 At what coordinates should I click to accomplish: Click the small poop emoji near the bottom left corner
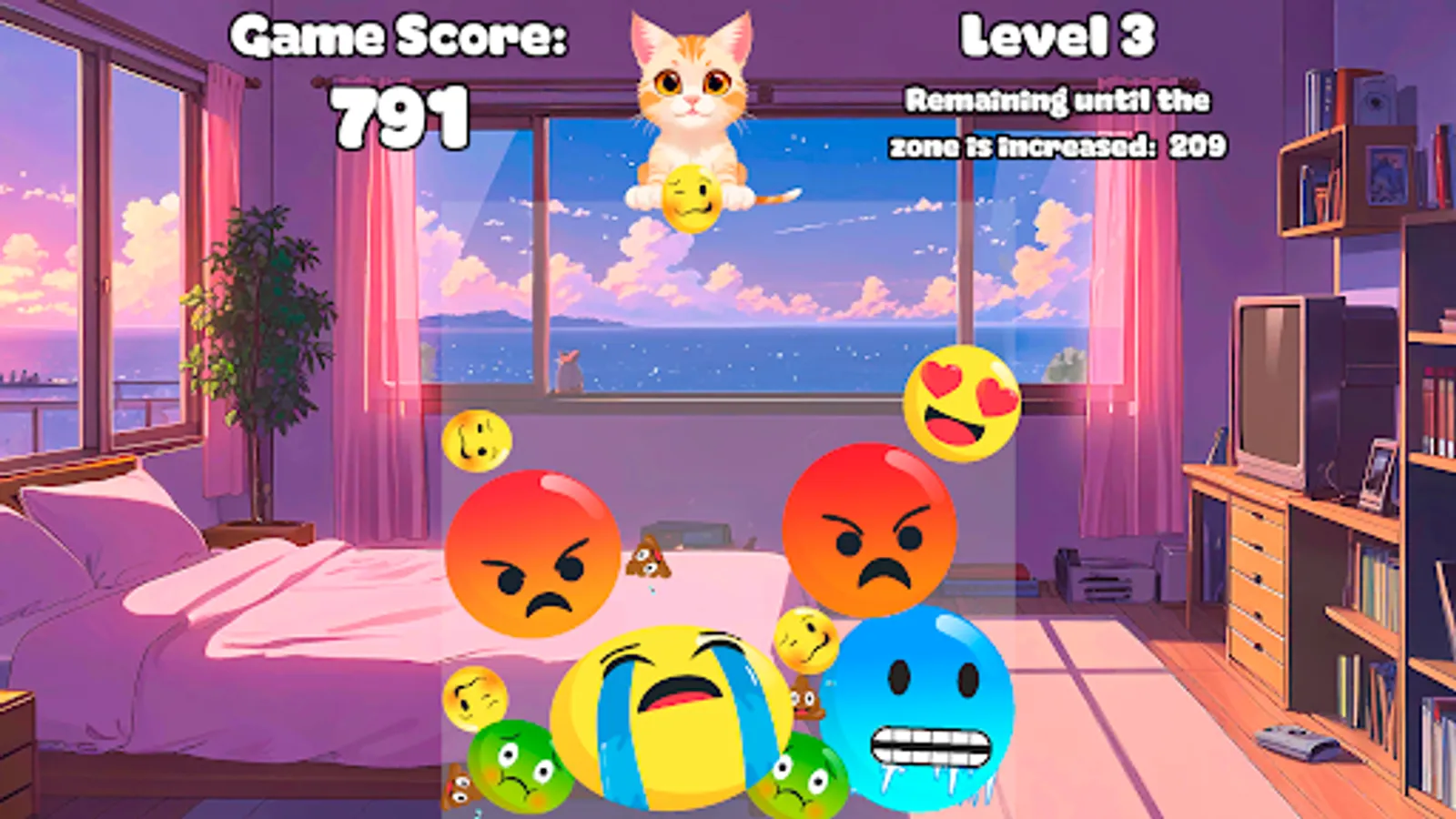[x=460, y=784]
